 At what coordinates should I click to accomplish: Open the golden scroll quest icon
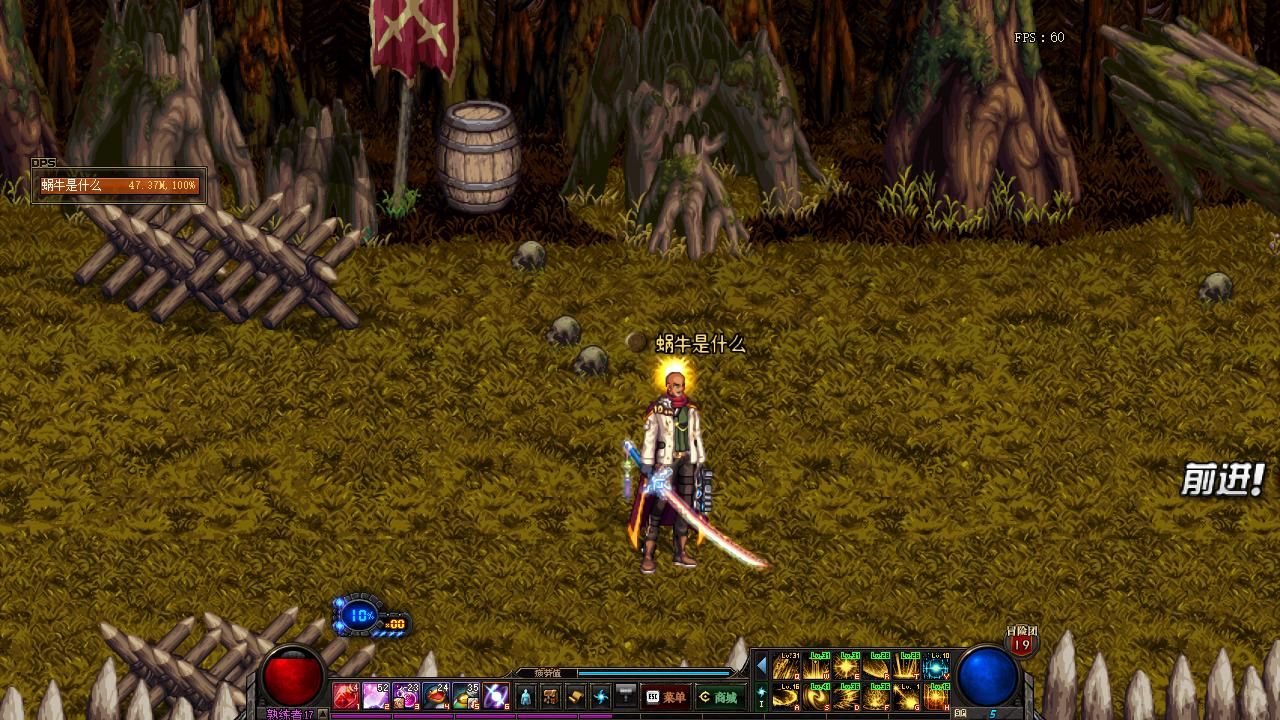(x=576, y=697)
